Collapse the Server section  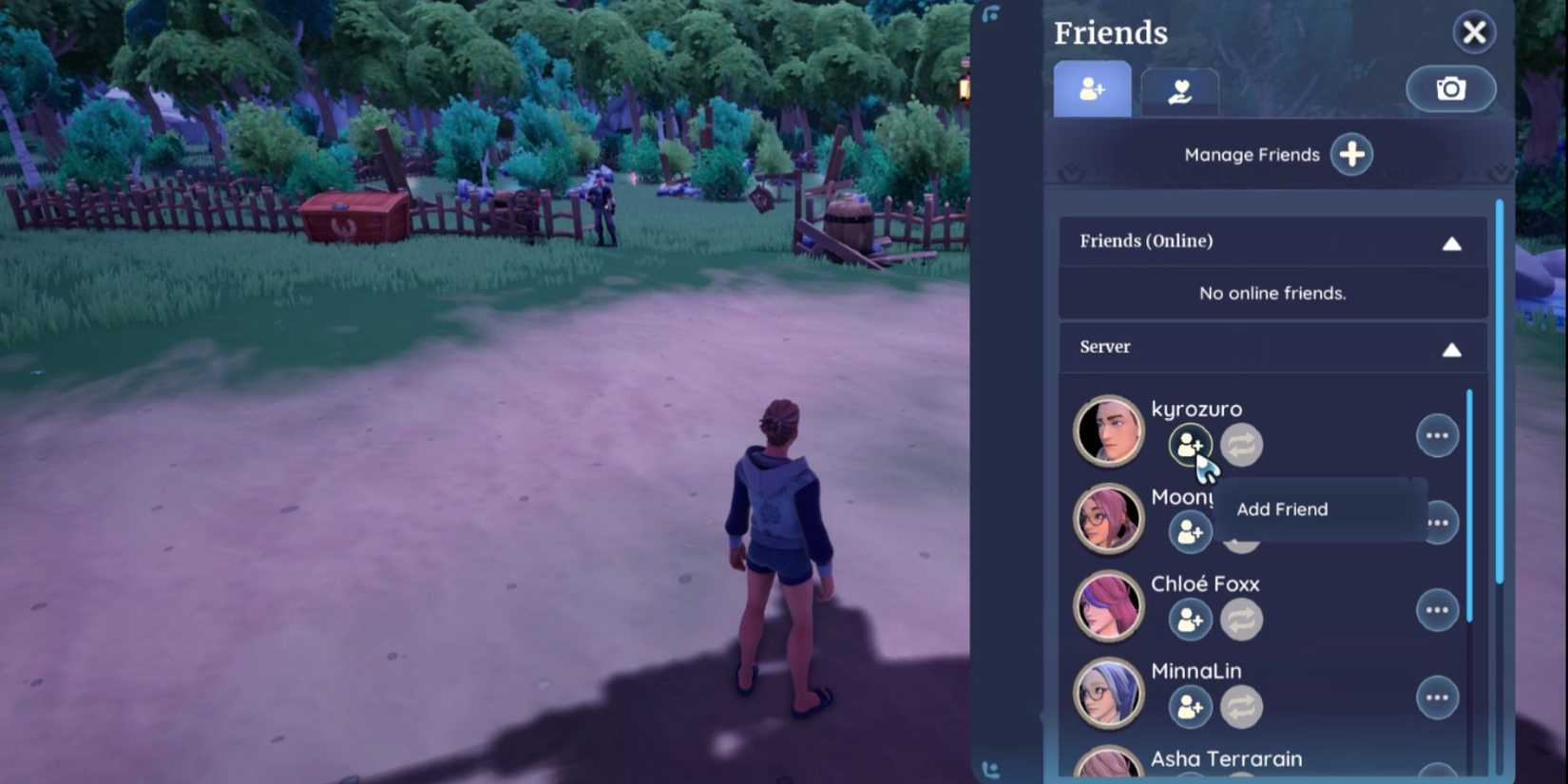[x=1452, y=349]
